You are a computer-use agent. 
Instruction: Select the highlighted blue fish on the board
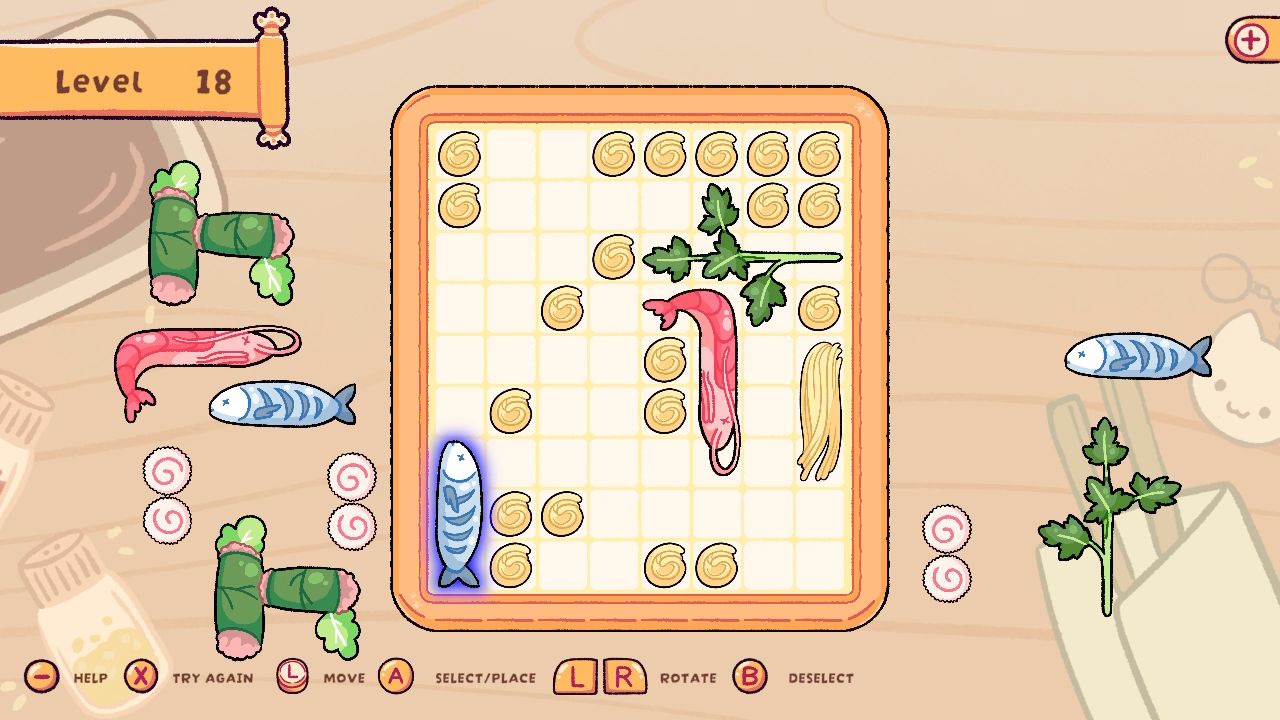[x=459, y=510]
